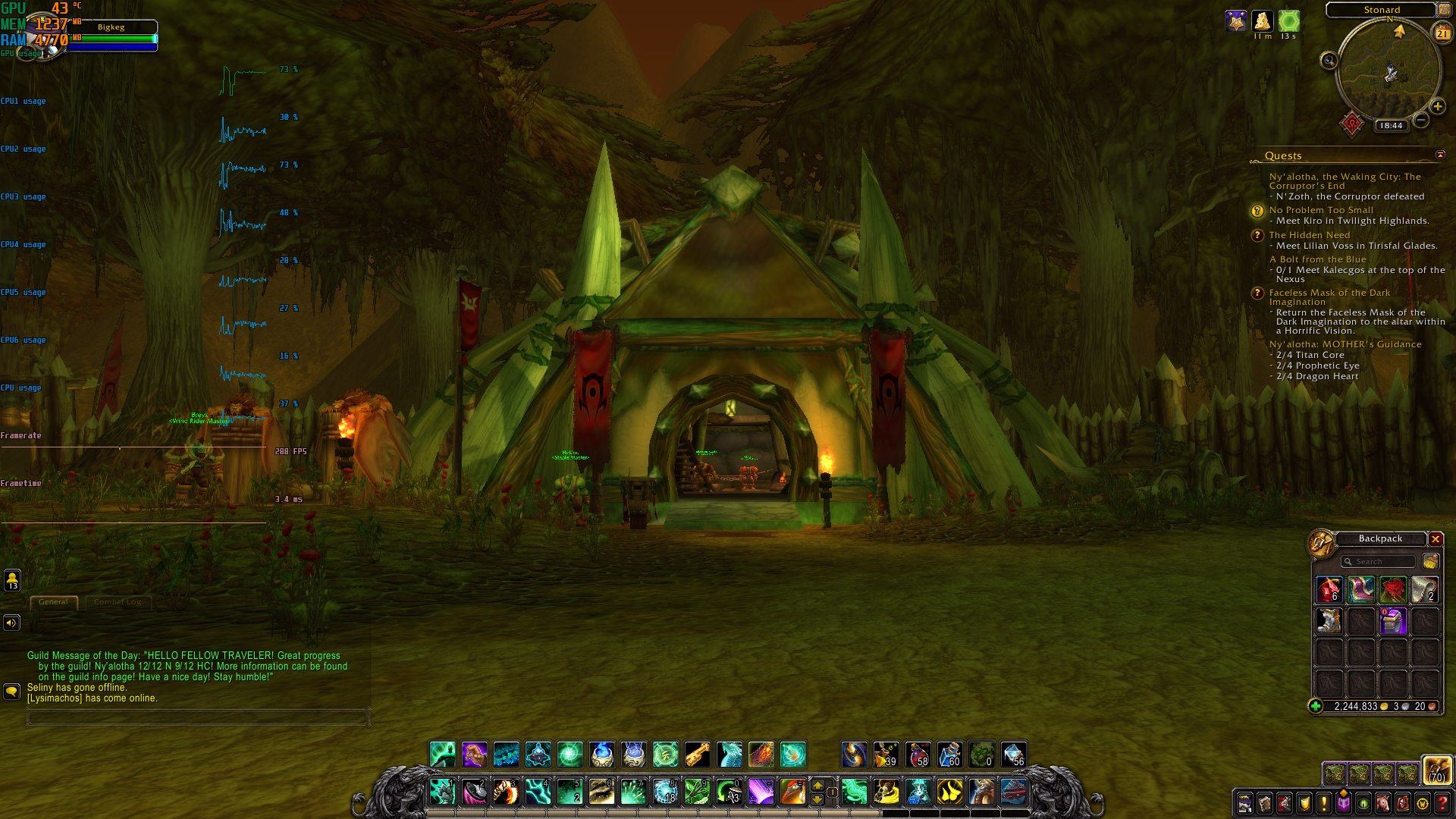This screenshot has width=1456, height=819.
Task: Switch to the Combat Log chat tab
Action: click(x=118, y=602)
